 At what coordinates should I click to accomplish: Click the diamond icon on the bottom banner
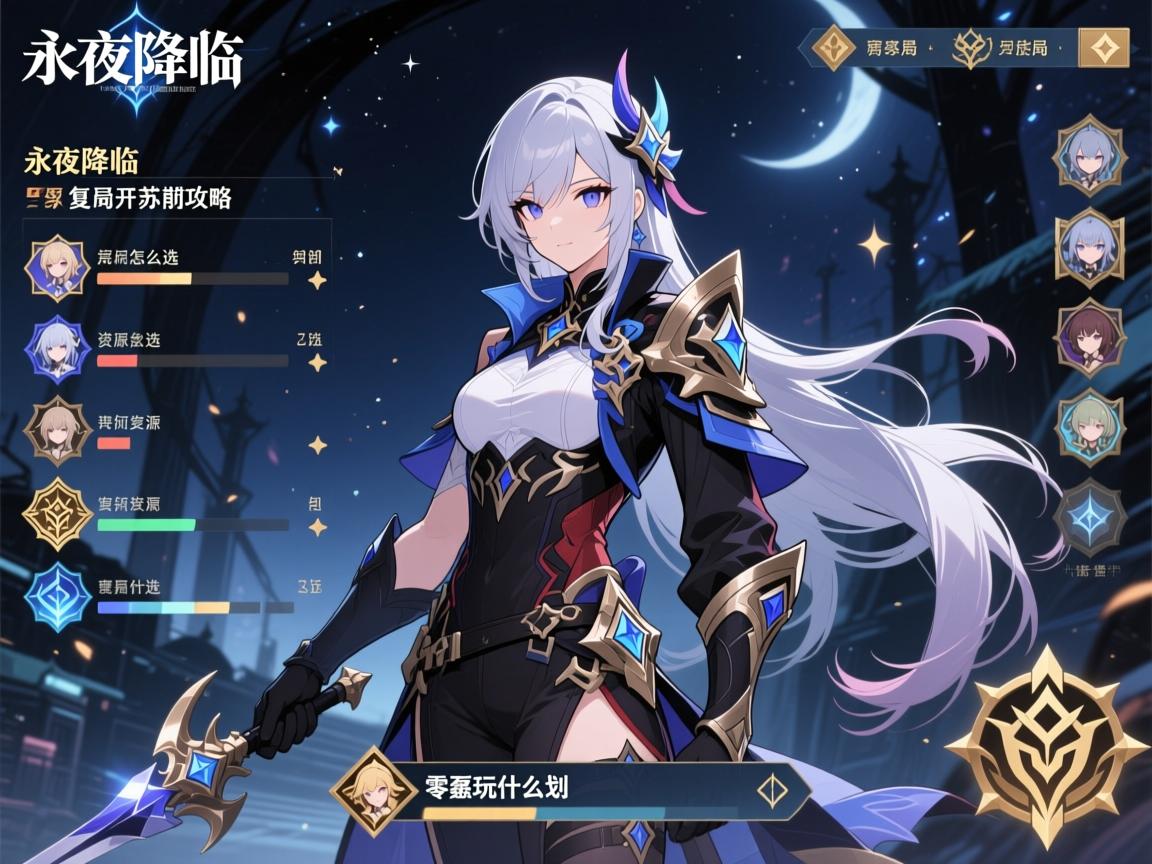click(772, 789)
